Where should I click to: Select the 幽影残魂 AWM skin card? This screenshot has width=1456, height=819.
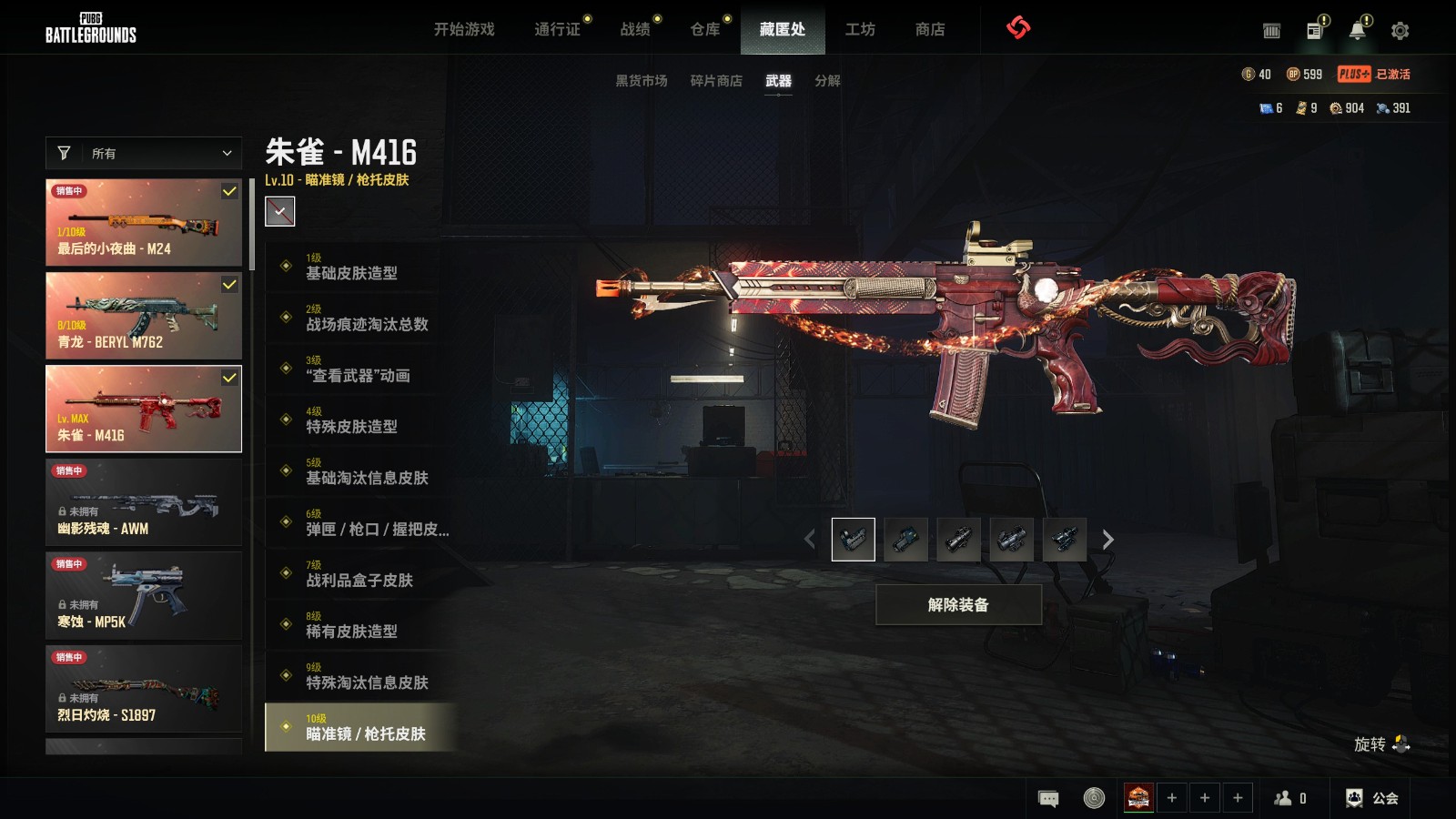(x=144, y=502)
